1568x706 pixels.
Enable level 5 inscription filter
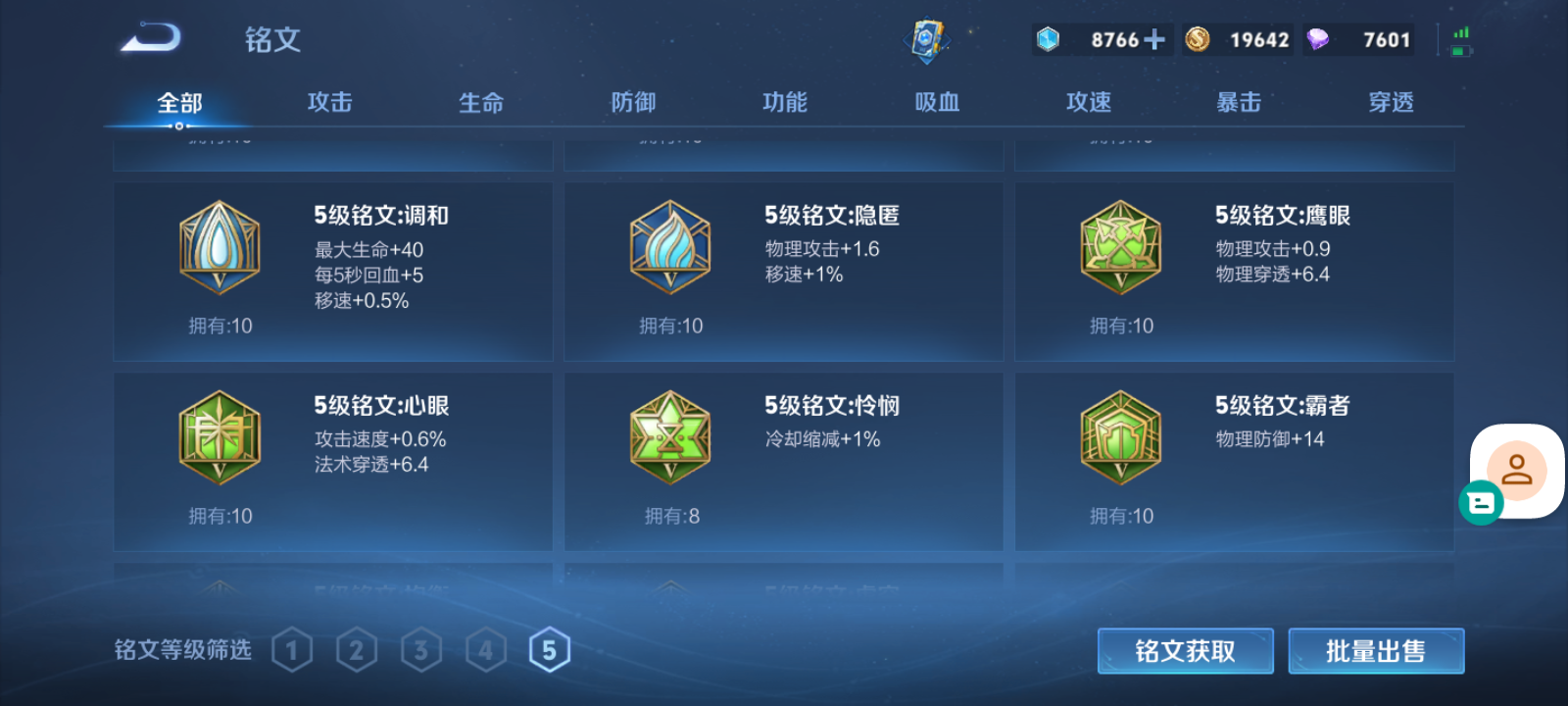pyautogui.click(x=550, y=648)
